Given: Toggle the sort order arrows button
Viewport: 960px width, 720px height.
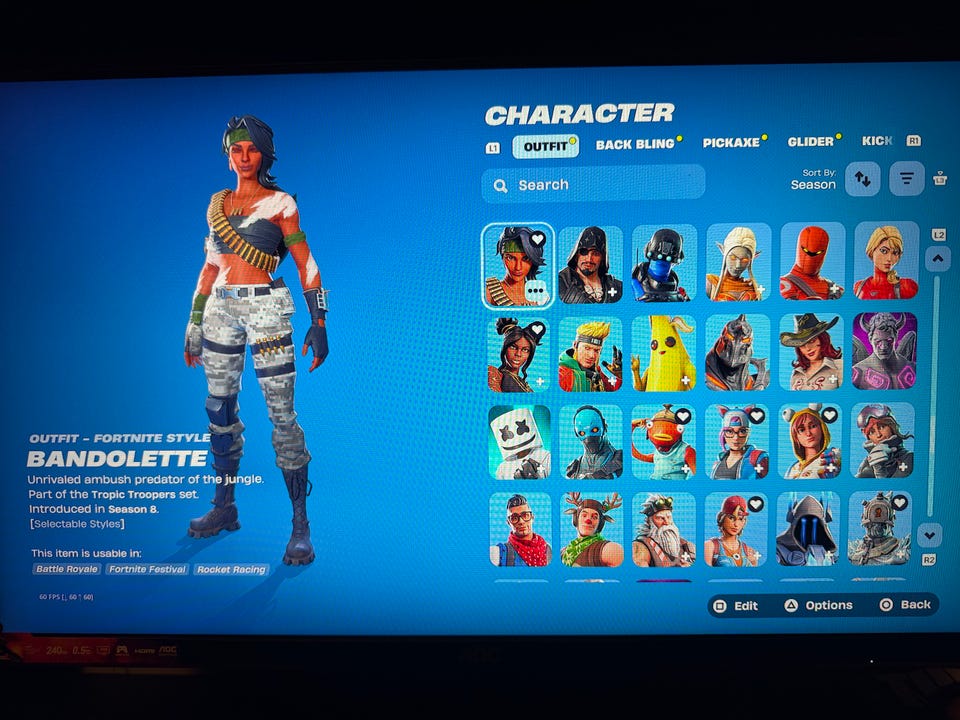Looking at the screenshot, I should tap(862, 179).
